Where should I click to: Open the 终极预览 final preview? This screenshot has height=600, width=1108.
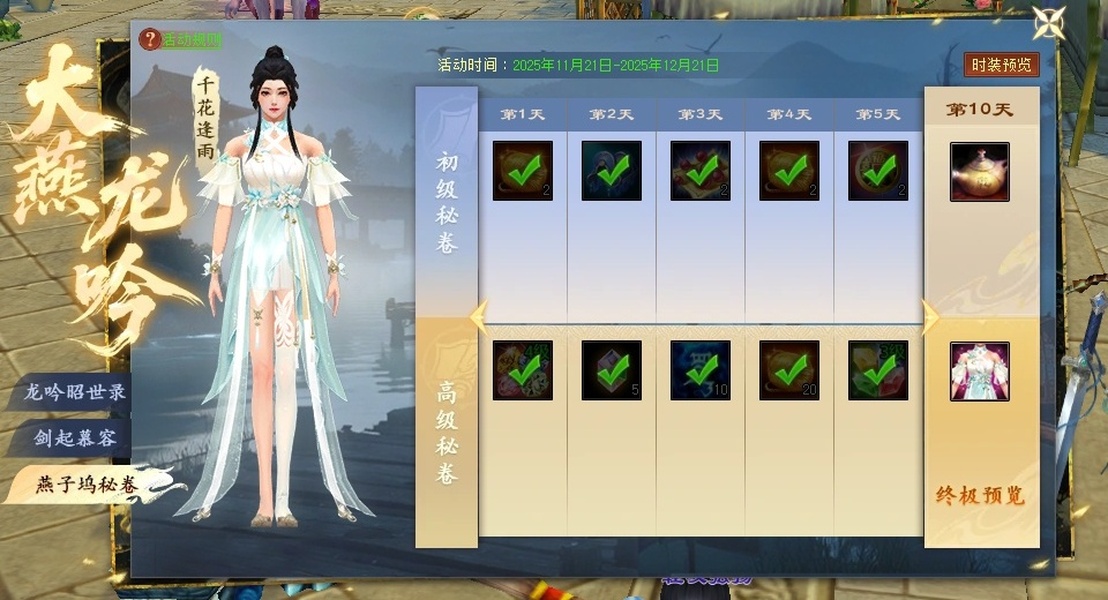pos(980,496)
